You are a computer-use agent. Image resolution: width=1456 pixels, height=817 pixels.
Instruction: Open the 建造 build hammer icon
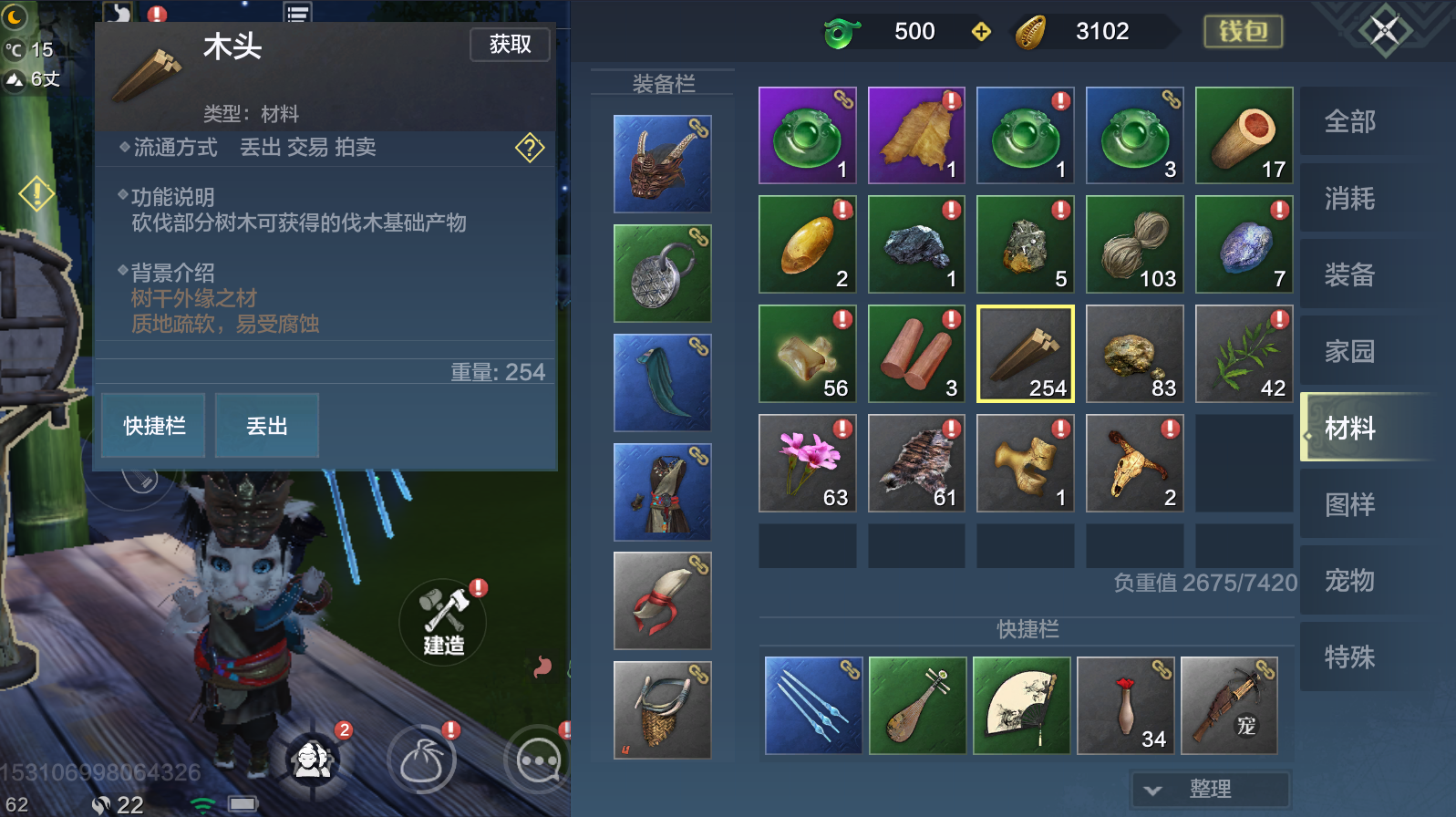click(444, 623)
